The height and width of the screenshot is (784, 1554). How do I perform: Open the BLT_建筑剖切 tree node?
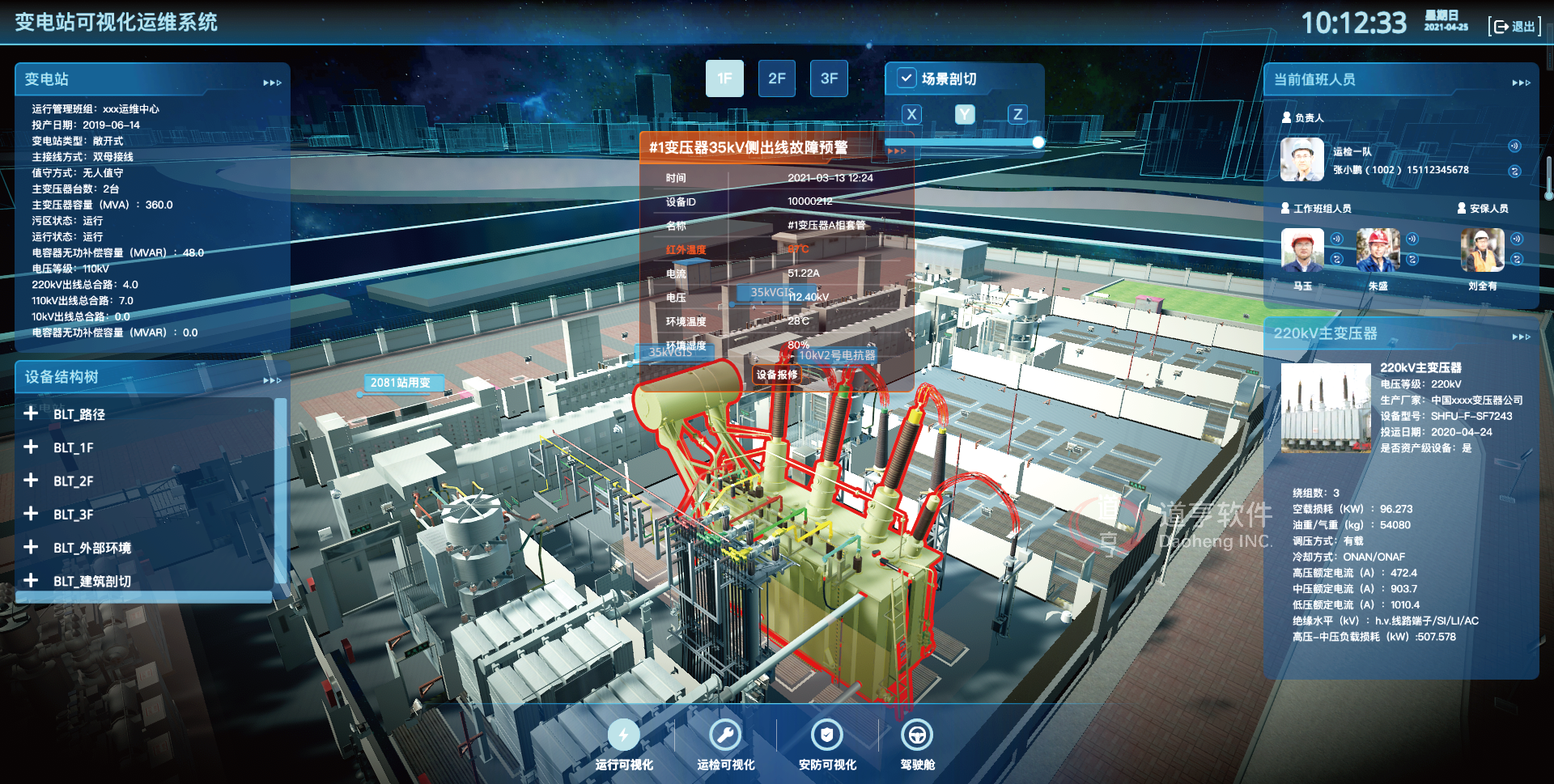click(31, 580)
